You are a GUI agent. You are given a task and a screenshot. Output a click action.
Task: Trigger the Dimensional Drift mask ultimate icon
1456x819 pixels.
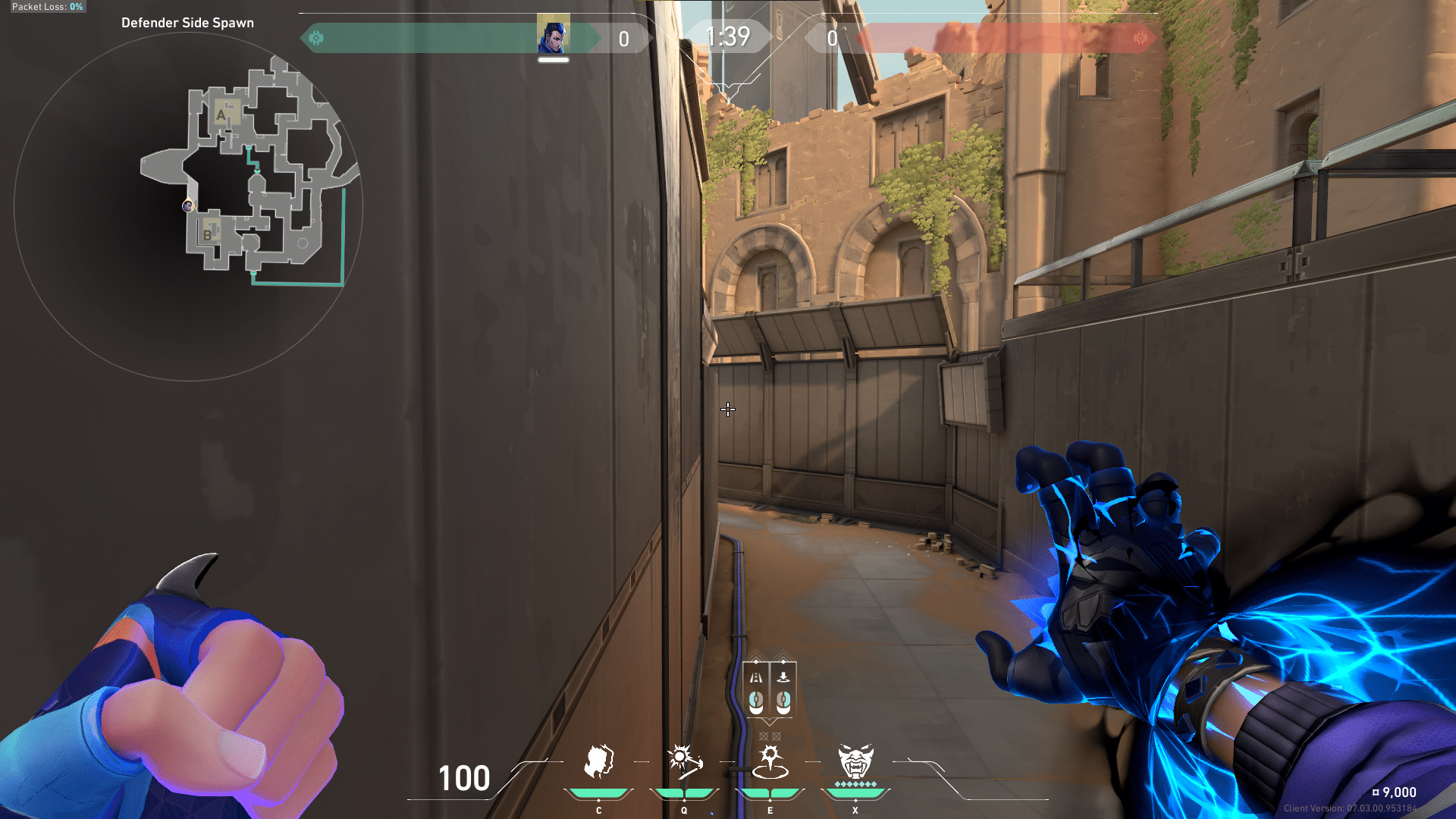(855, 762)
